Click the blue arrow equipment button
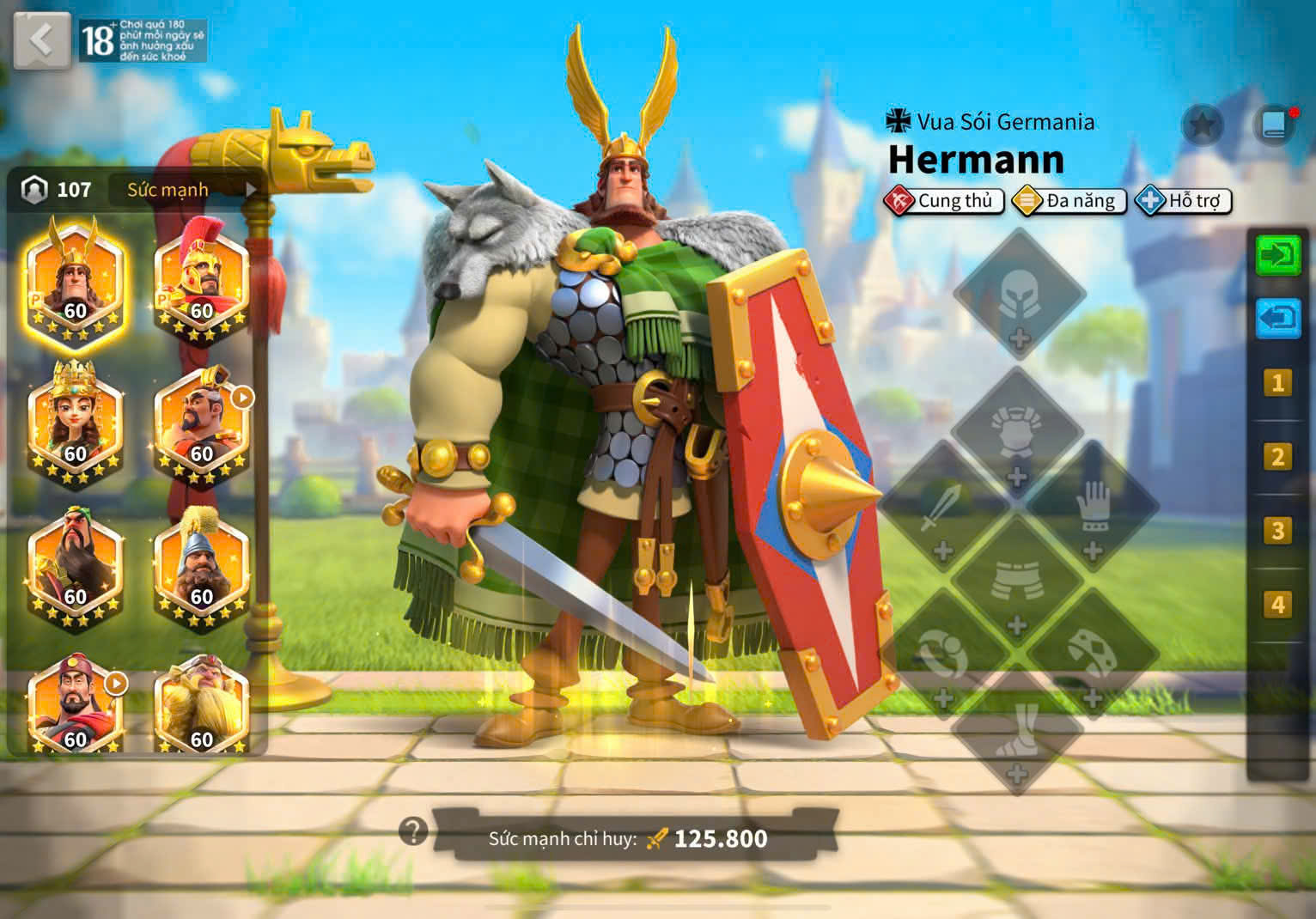 click(x=1277, y=319)
